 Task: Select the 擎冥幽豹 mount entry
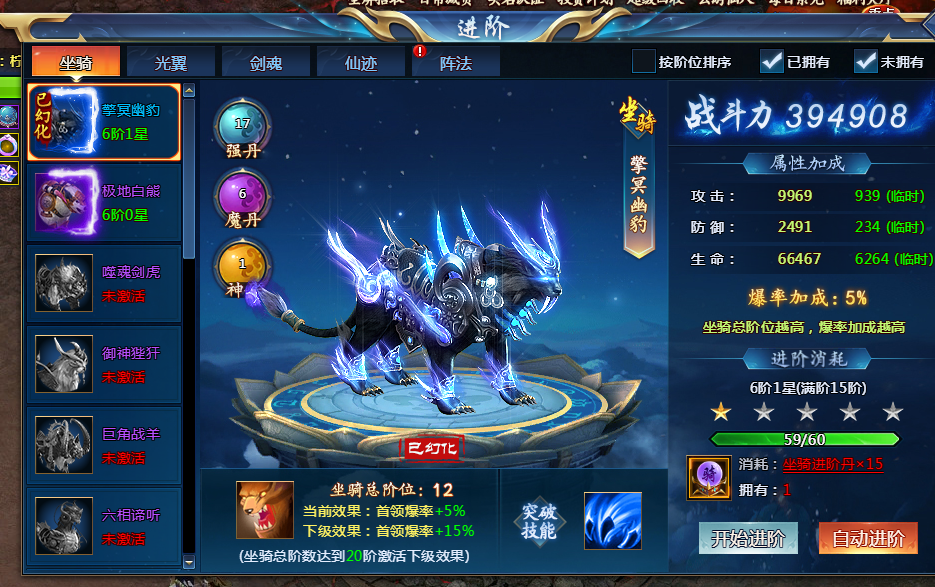pos(103,122)
